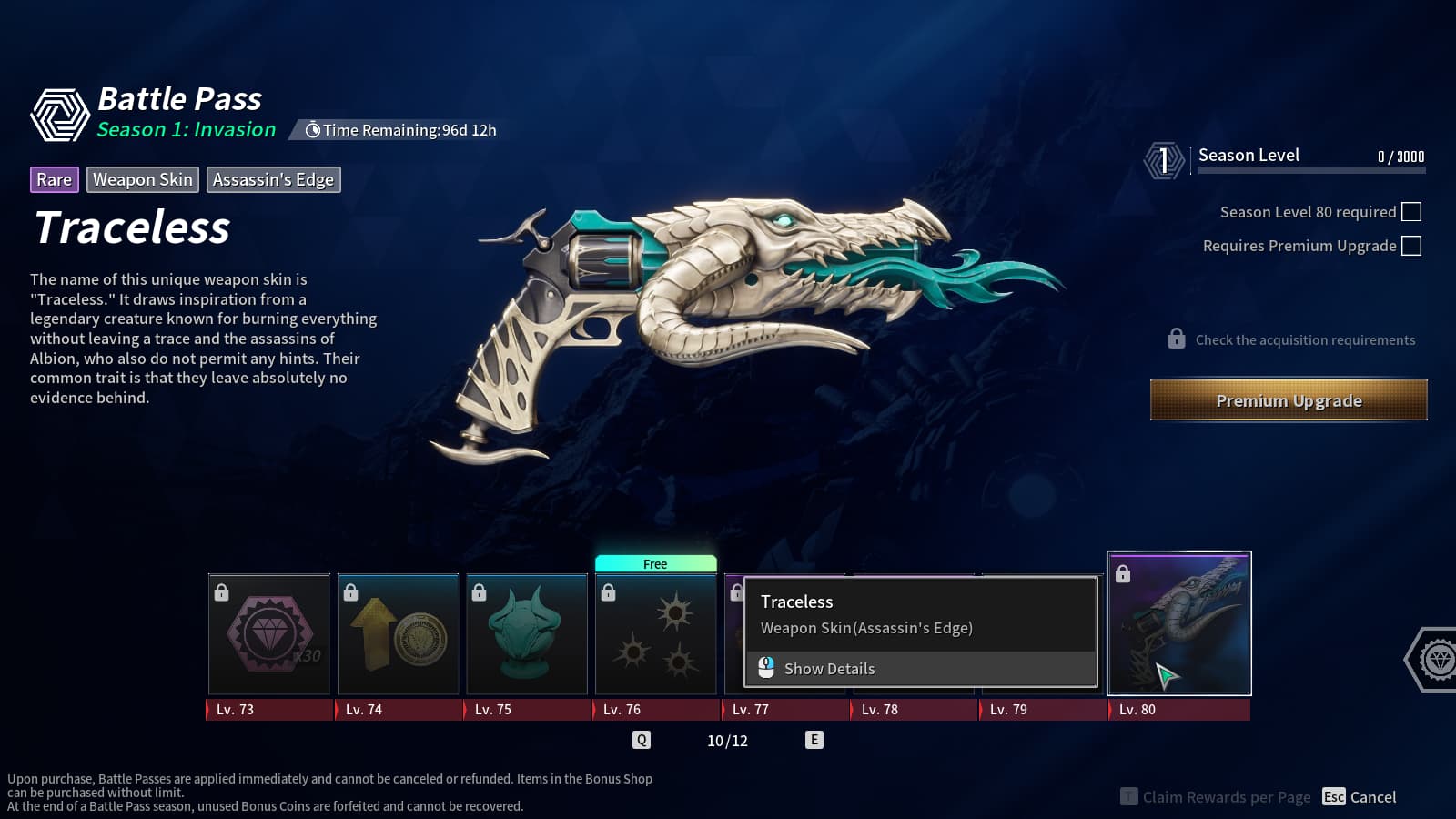This screenshot has height=819, width=1456.
Task: Select the Lv. 73 diamond currency reward
Action: pyautogui.click(x=269, y=634)
